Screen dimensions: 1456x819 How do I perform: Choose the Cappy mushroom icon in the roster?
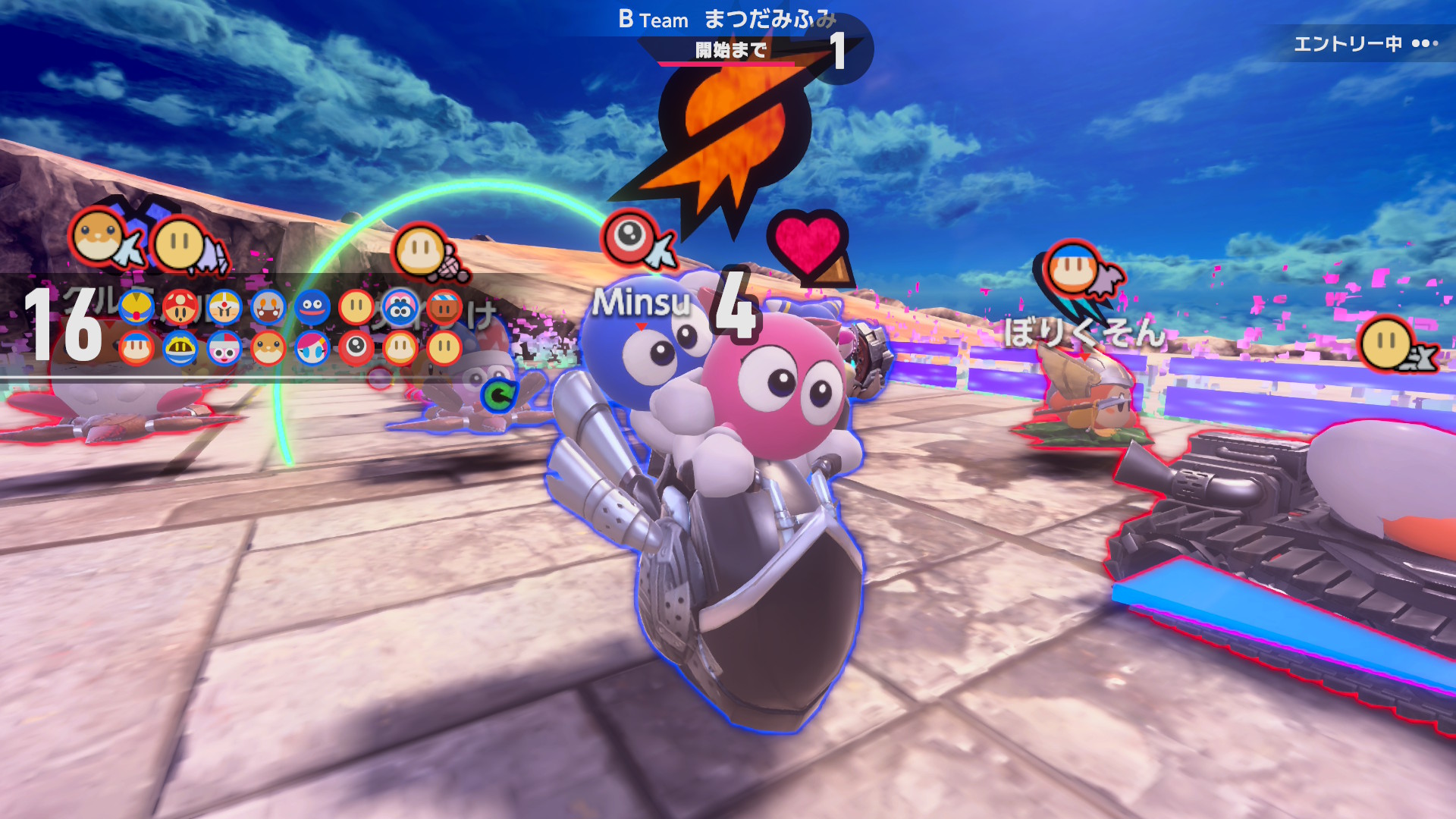[180, 307]
